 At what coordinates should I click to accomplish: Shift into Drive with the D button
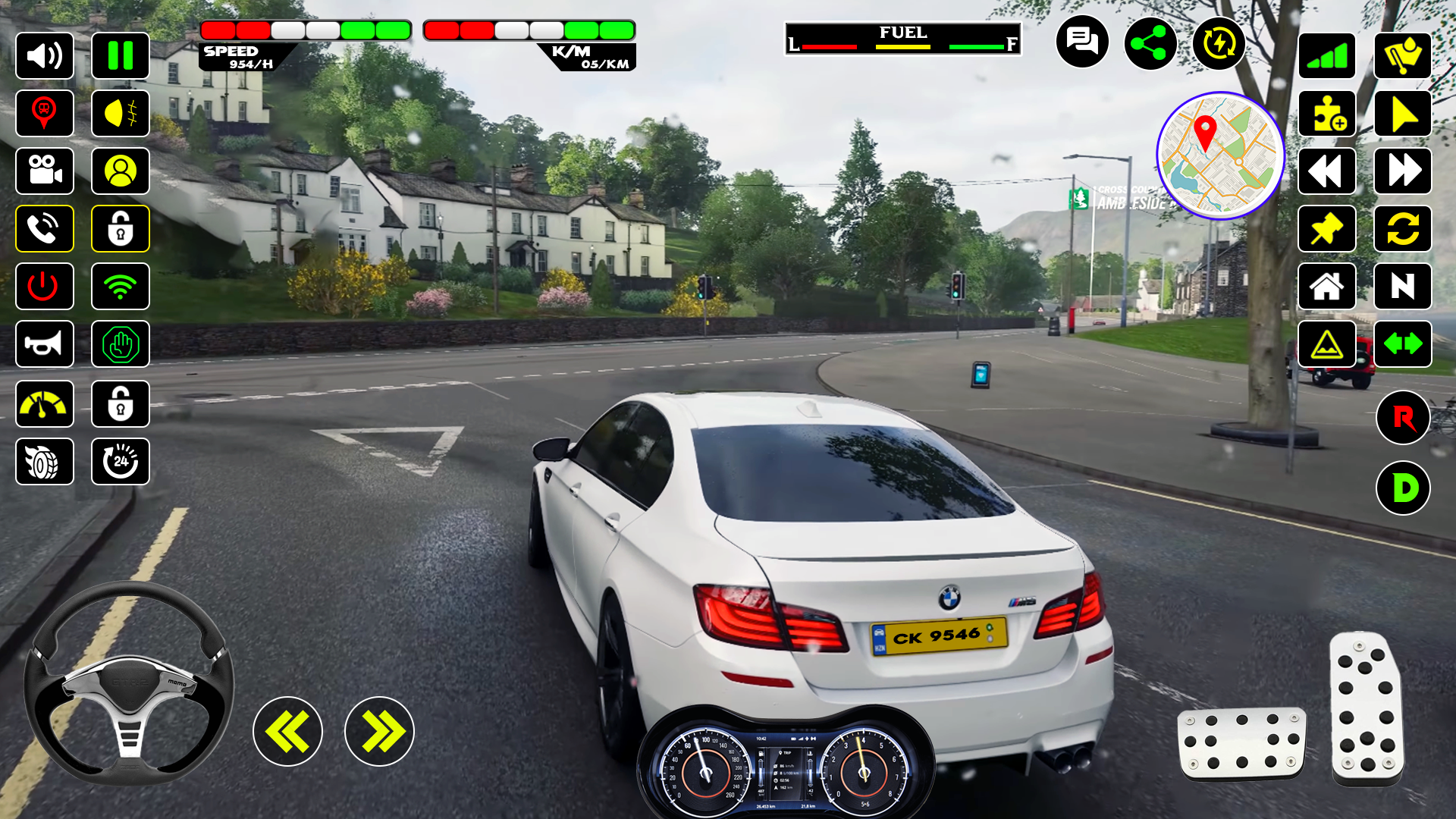(x=1403, y=488)
